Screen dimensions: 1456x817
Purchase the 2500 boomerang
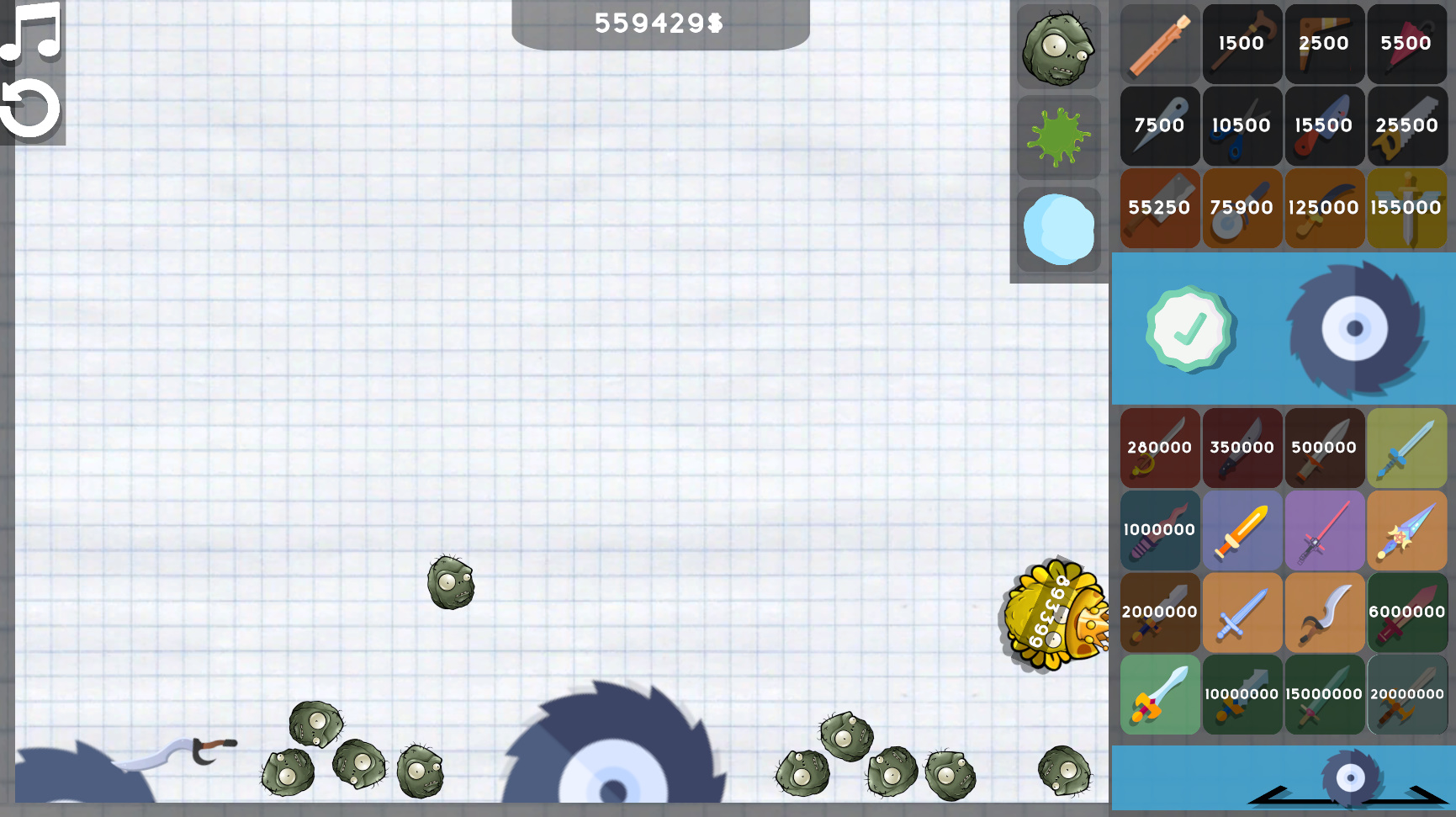coord(1325,44)
